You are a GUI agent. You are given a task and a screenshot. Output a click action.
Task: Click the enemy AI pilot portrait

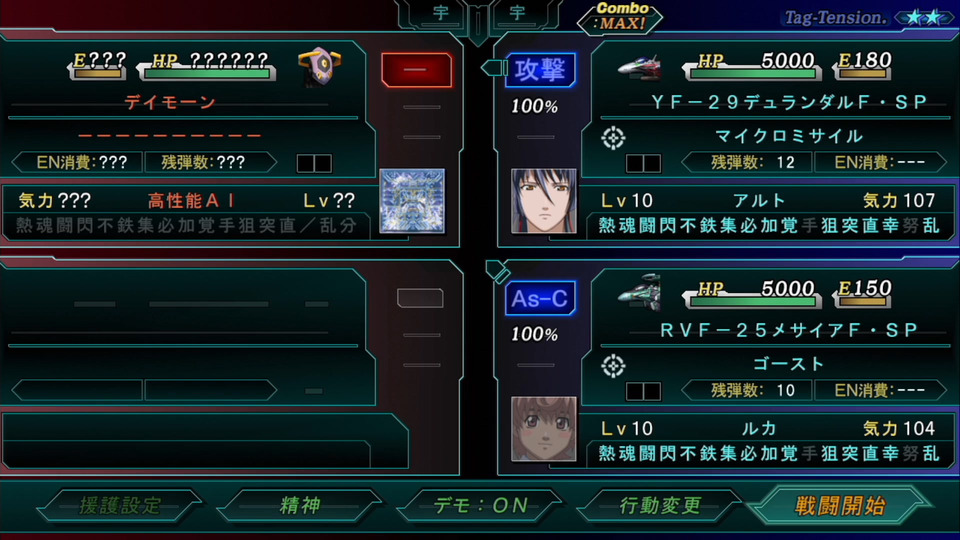(411, 200)
